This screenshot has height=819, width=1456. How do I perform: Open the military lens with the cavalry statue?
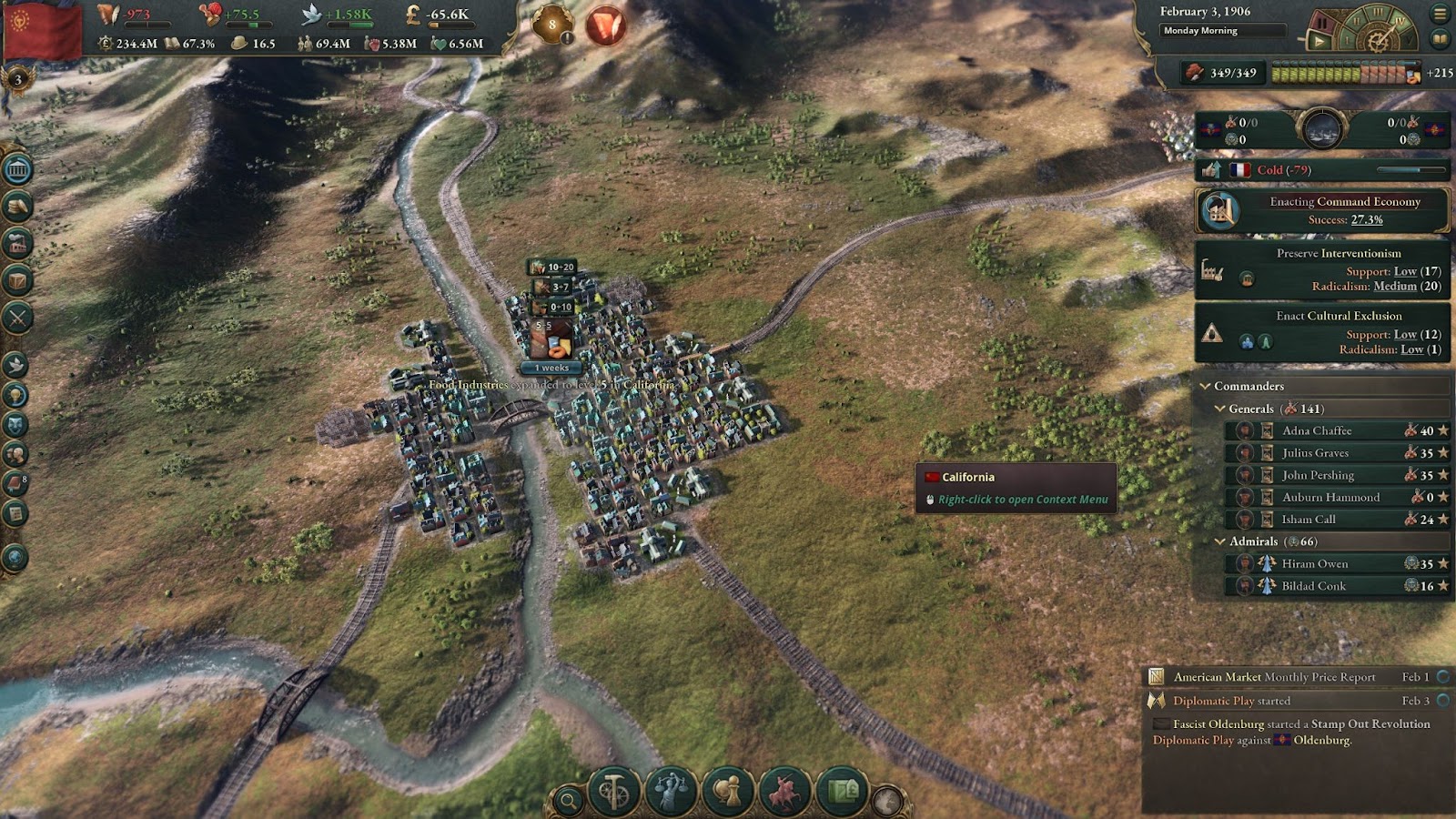[x=784, y=792]
